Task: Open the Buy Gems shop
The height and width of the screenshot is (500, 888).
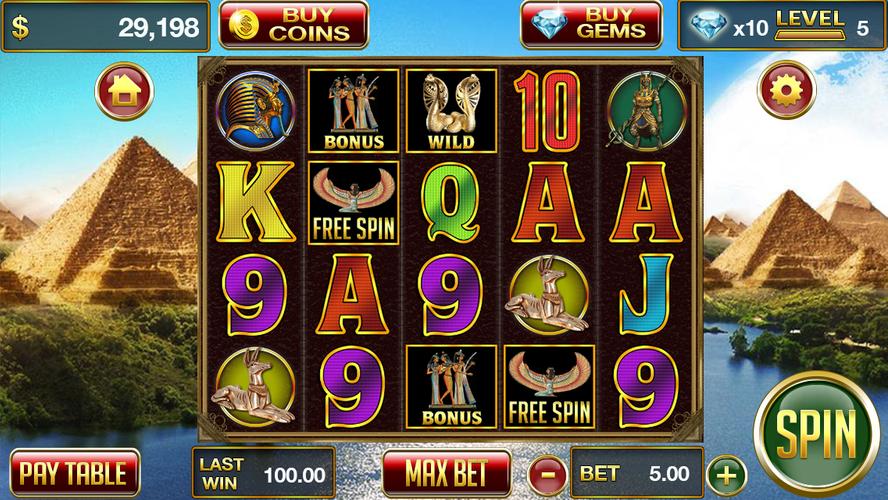Action: (591, 24)
